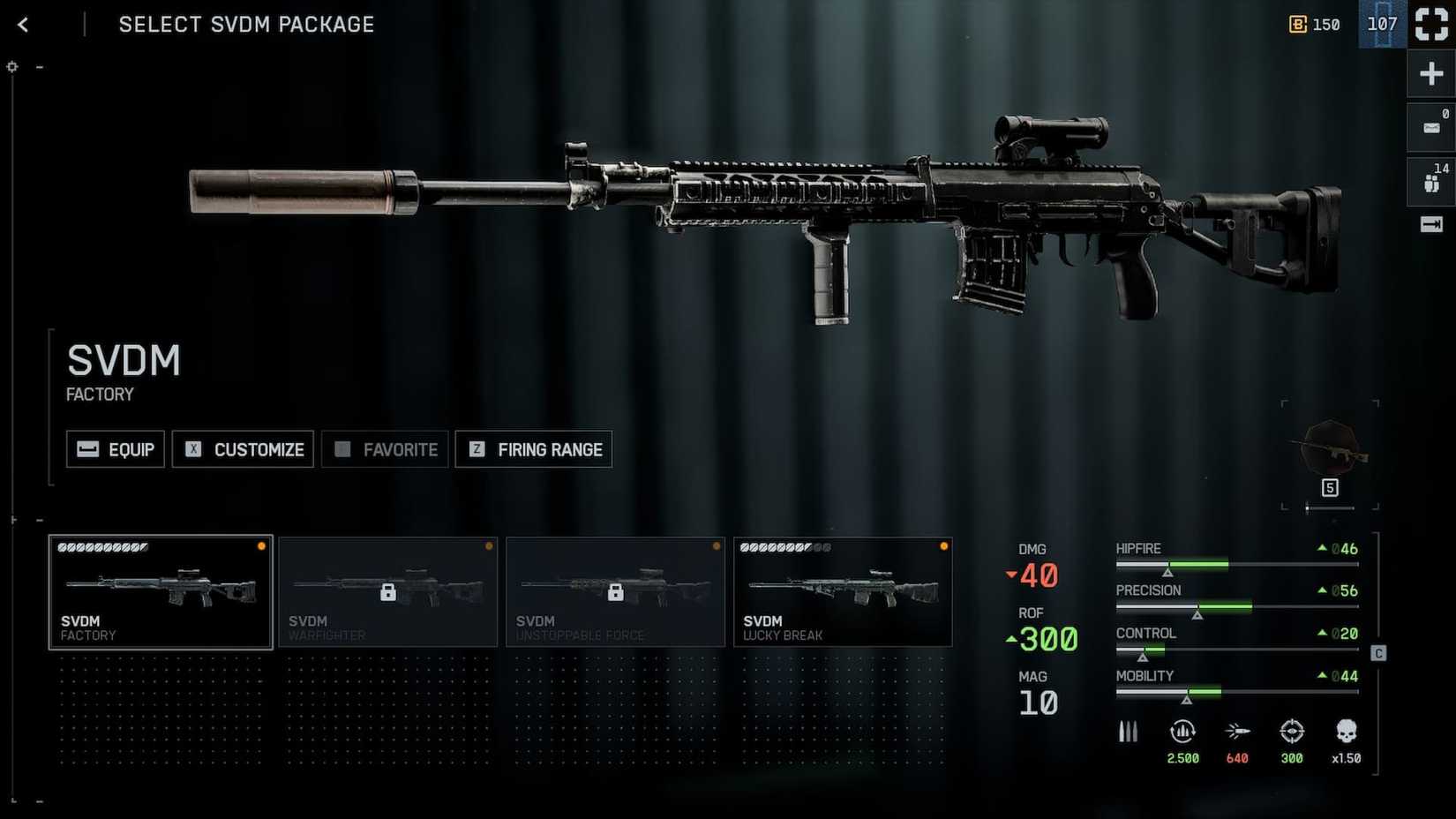
Task: Choose the locked SVDM Unstoppable Force package
Action: click(616, 592)
